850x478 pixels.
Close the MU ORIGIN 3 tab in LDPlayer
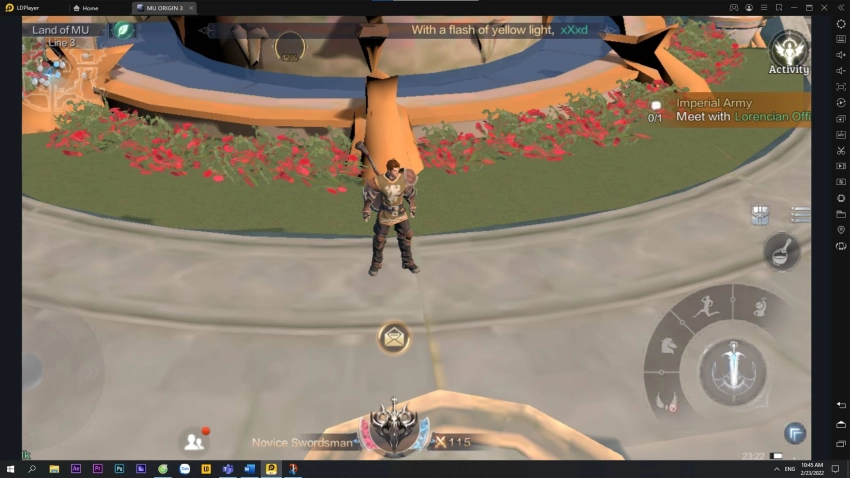click(191, 8)
